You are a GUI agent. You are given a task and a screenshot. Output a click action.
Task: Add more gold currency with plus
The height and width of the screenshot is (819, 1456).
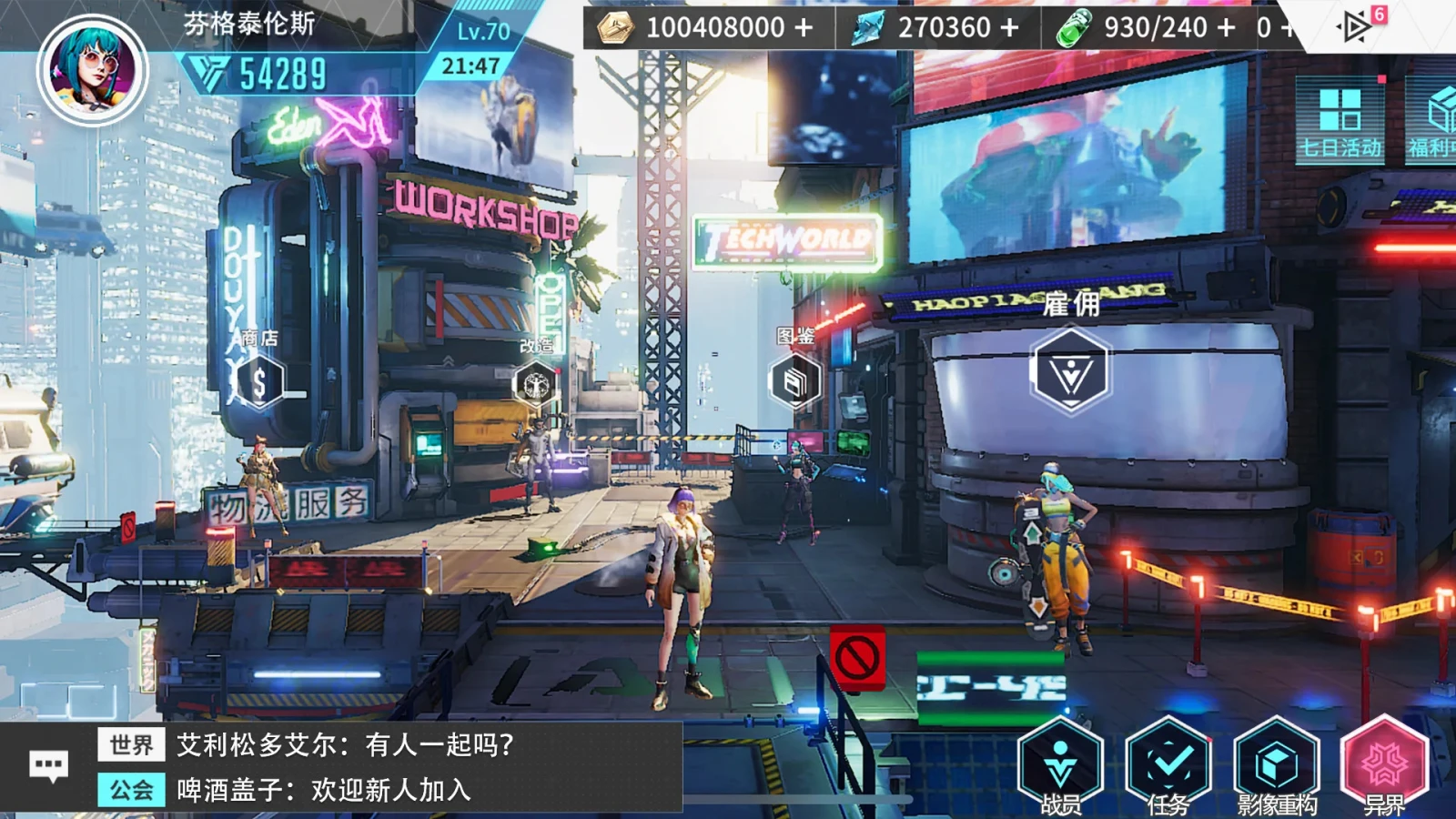click(804, 28)
